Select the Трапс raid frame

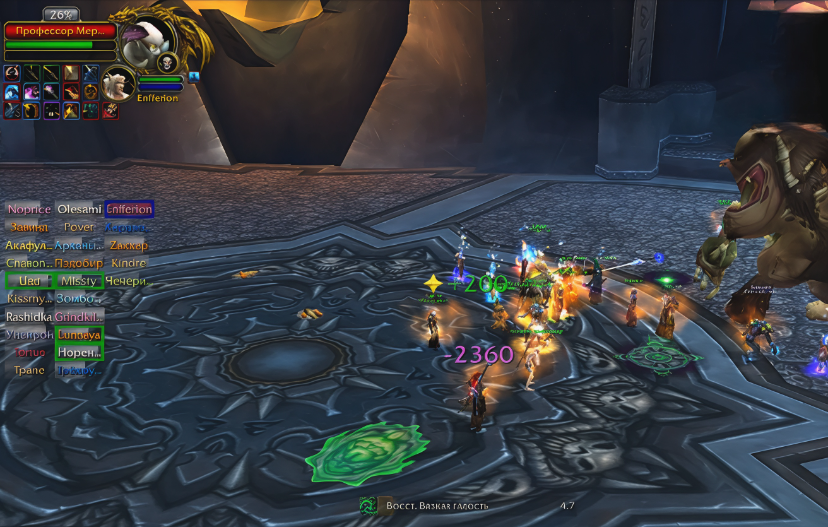pos(29,370)
